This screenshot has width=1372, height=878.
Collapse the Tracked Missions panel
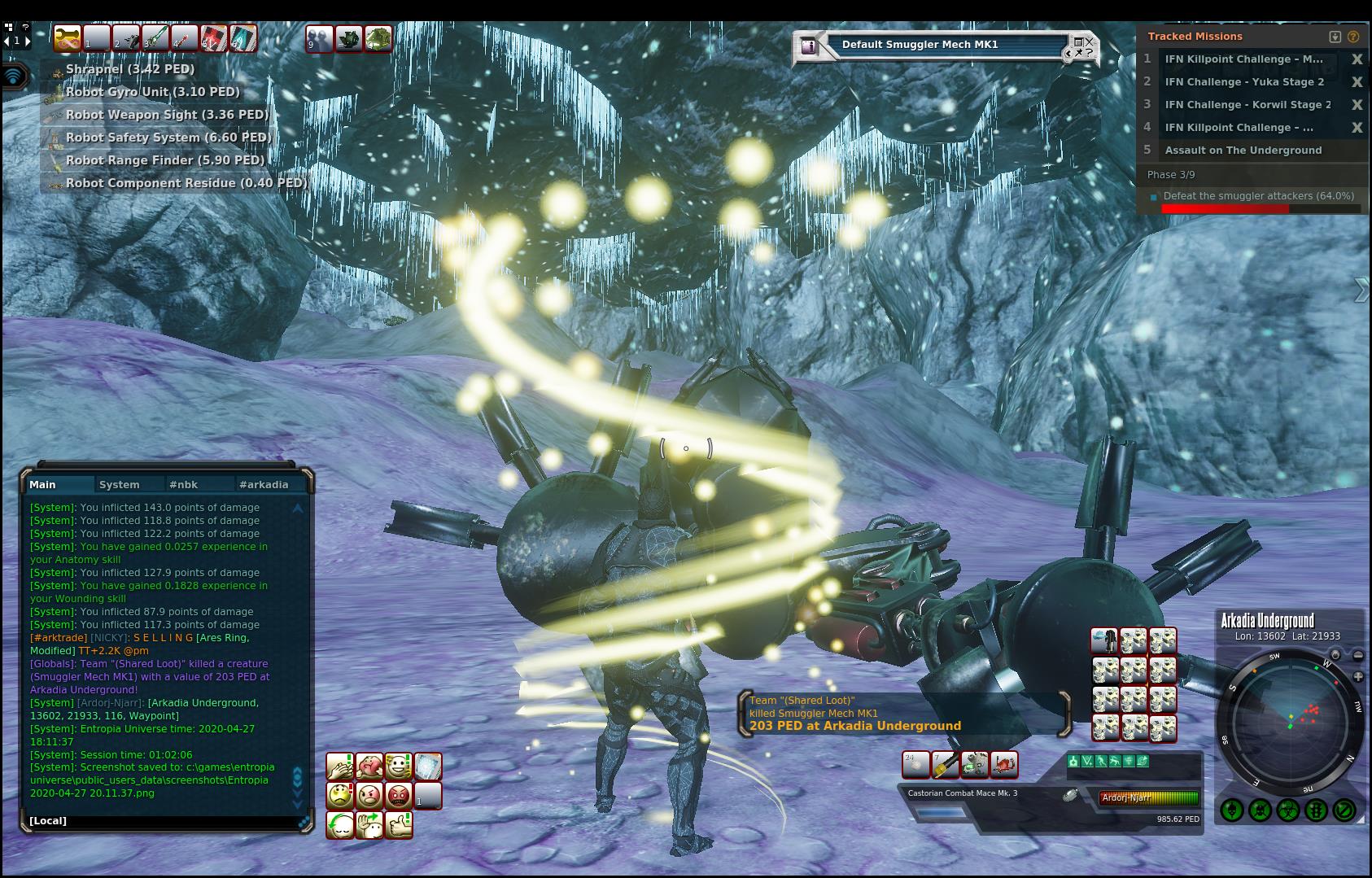click(1335, 37)
